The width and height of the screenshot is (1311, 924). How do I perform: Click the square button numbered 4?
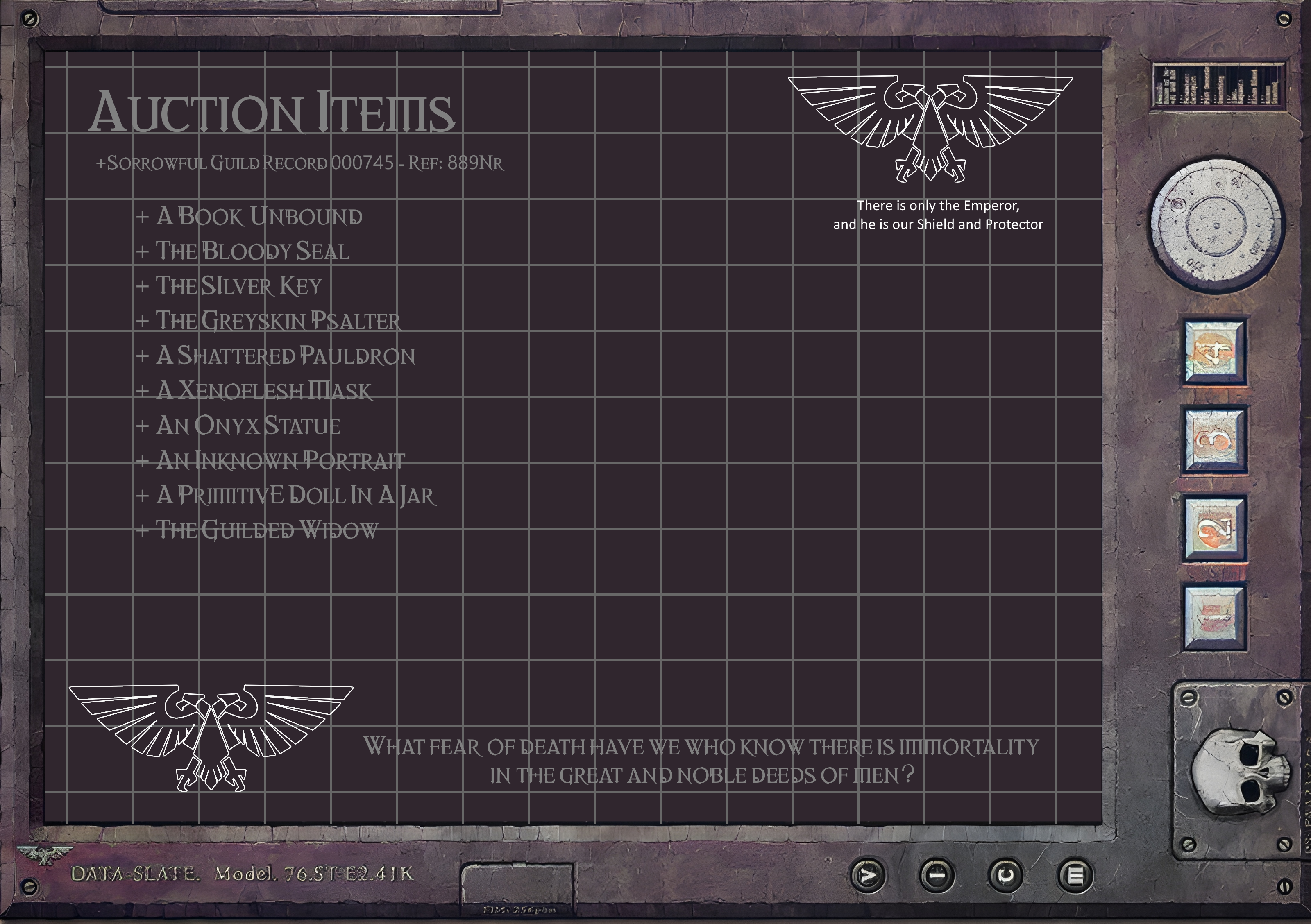pos(1214,351)
